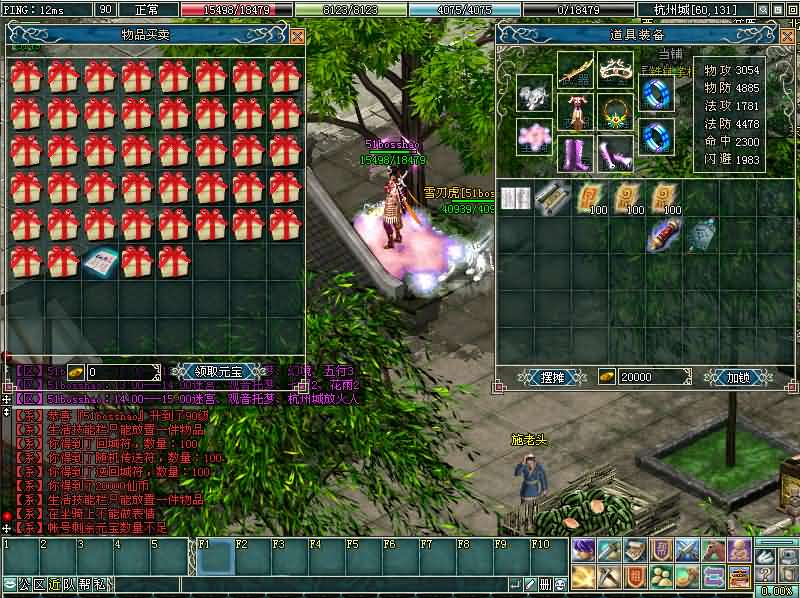This screenshot has height=598, width=800.
Task: Pick the white book item in the bag
Action: 516,200
